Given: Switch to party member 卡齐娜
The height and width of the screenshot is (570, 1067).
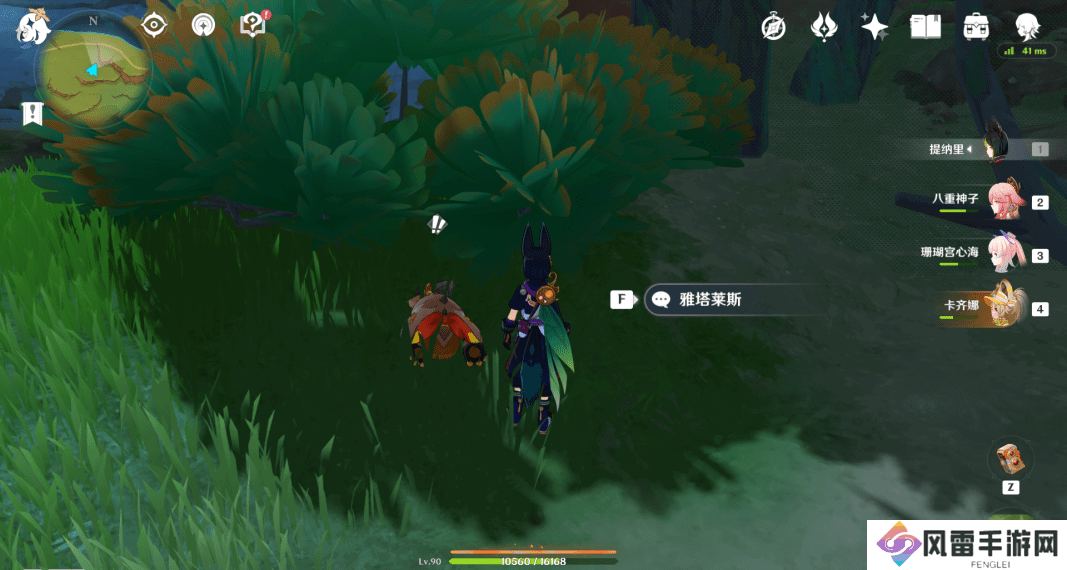Looking at the screenshot, I should (1006, 307).
